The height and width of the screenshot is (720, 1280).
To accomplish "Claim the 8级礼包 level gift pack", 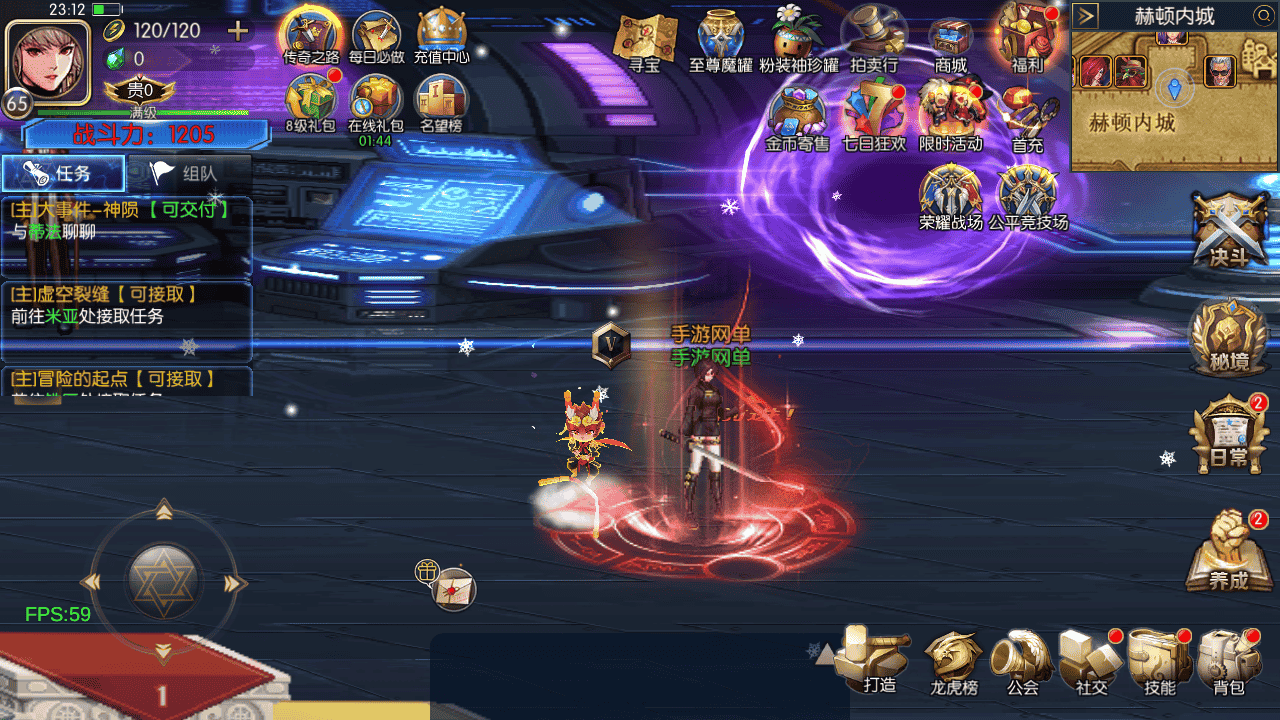I will [x=310, y=102].
